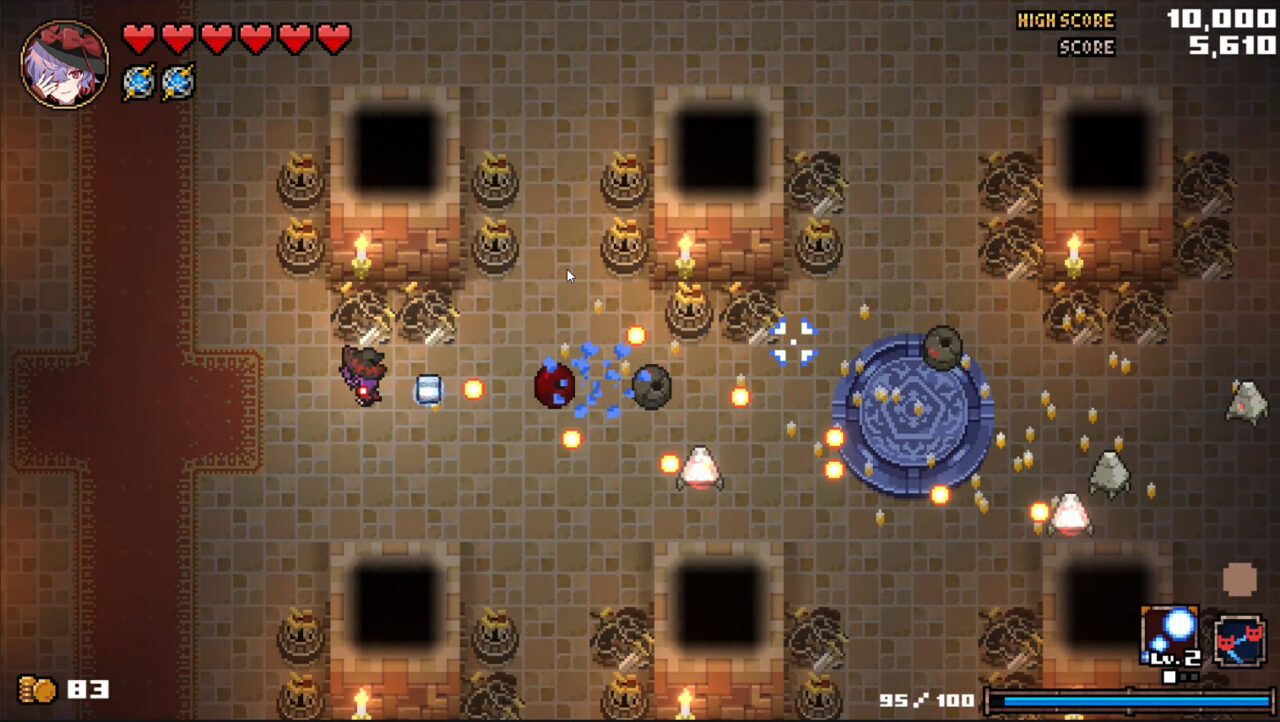
Task: Click the SCORE label
Action: (1085, 45)
